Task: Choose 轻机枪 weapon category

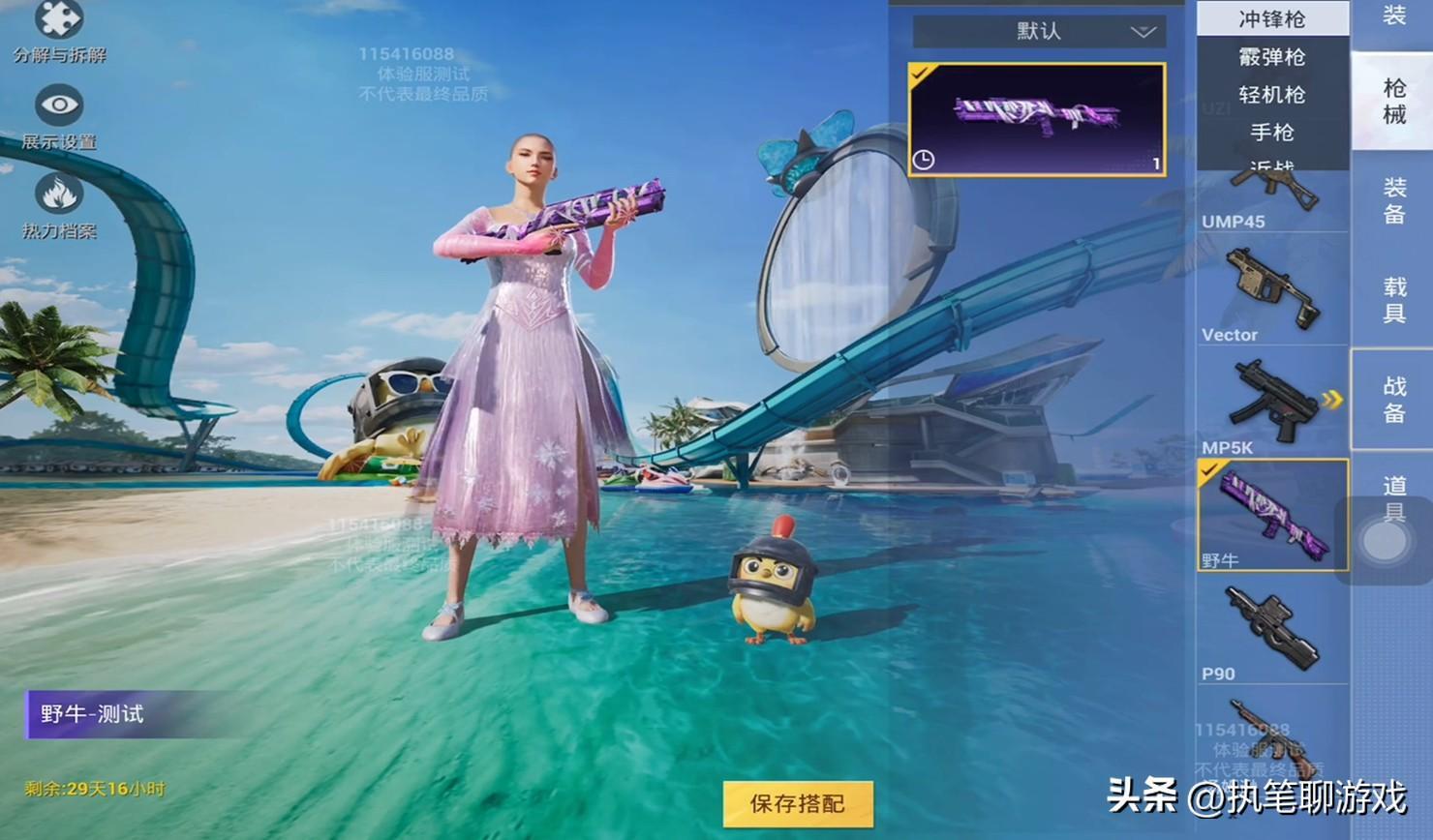Action: [x=1271, y=95]
